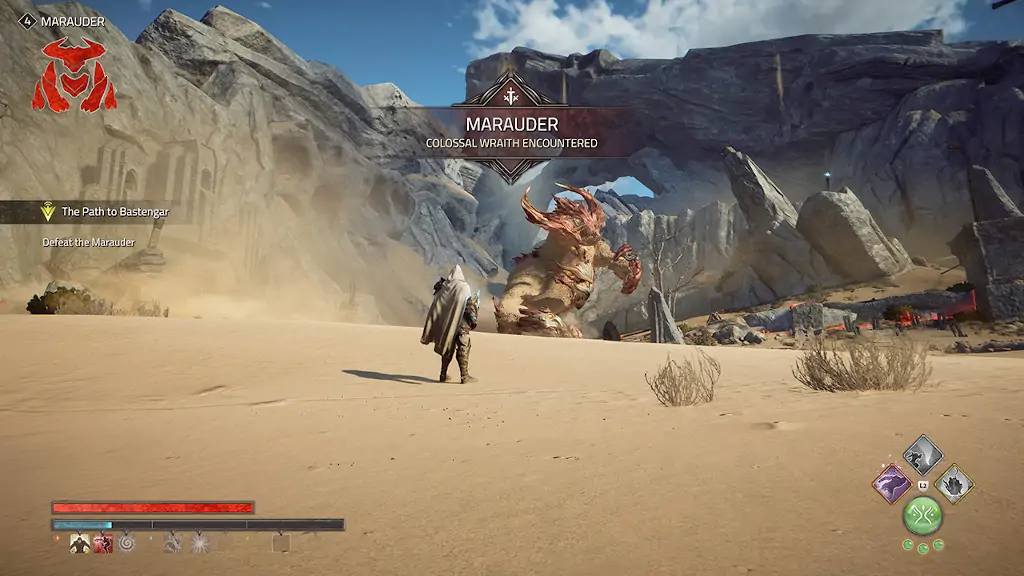Use the green healing orb
This screenshot has height=576, width=1024.
(x=923, y=515)
